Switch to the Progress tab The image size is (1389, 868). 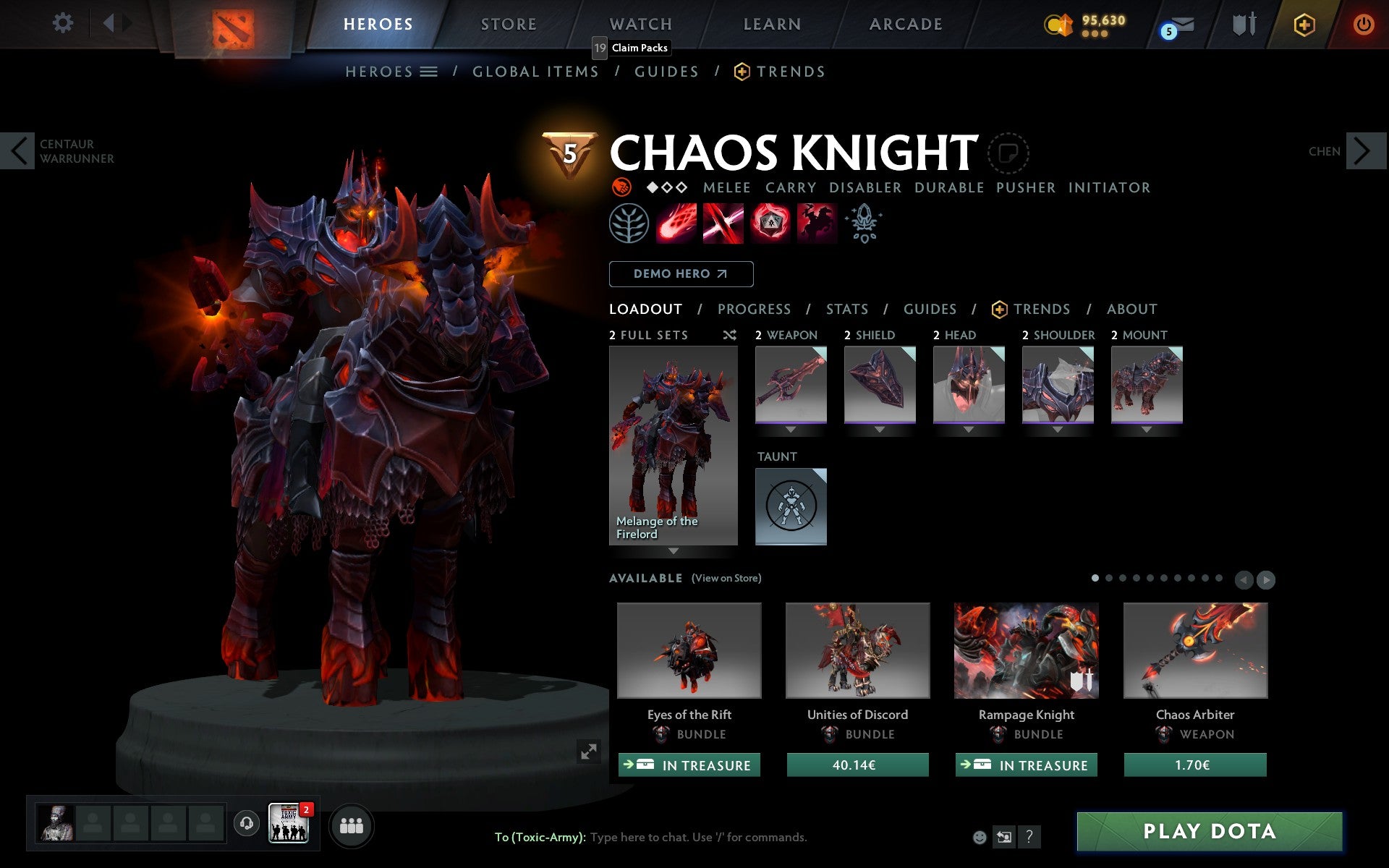point(754,309)
